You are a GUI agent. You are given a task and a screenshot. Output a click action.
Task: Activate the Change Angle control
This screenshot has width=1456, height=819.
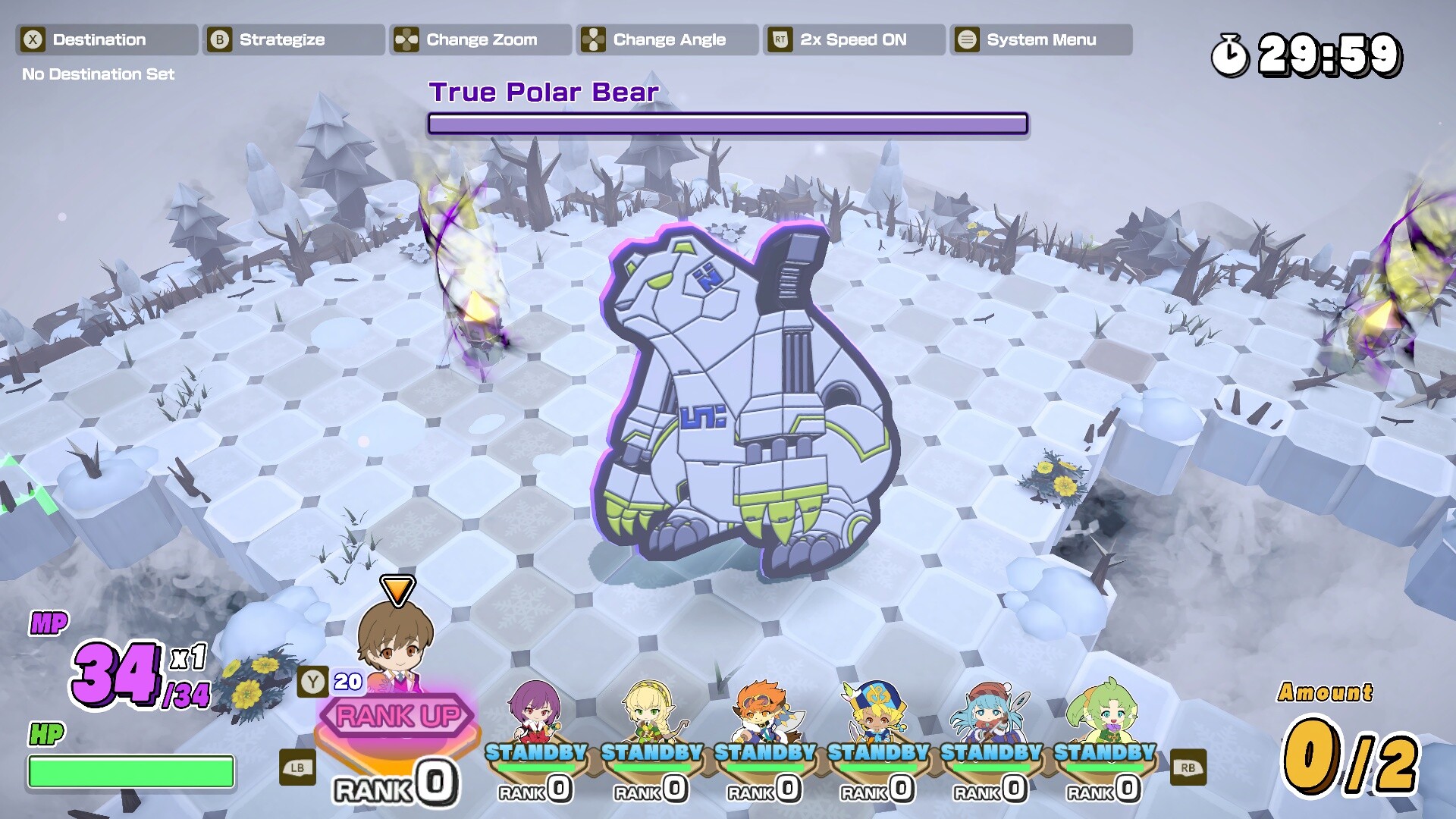(667, 39)
